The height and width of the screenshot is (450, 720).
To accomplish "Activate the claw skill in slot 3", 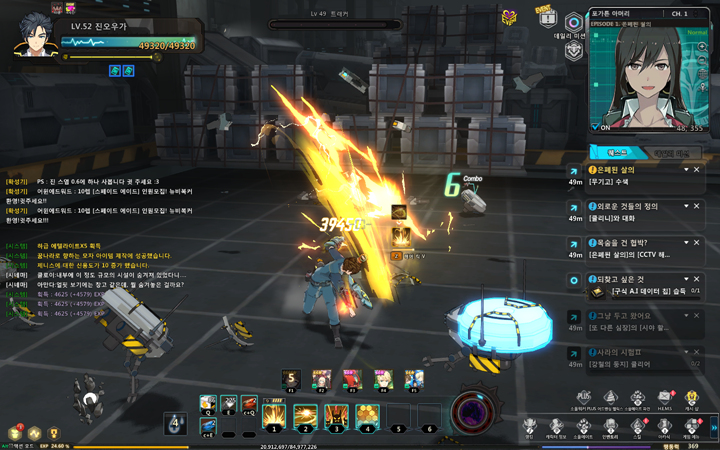I will pos(336,413).
